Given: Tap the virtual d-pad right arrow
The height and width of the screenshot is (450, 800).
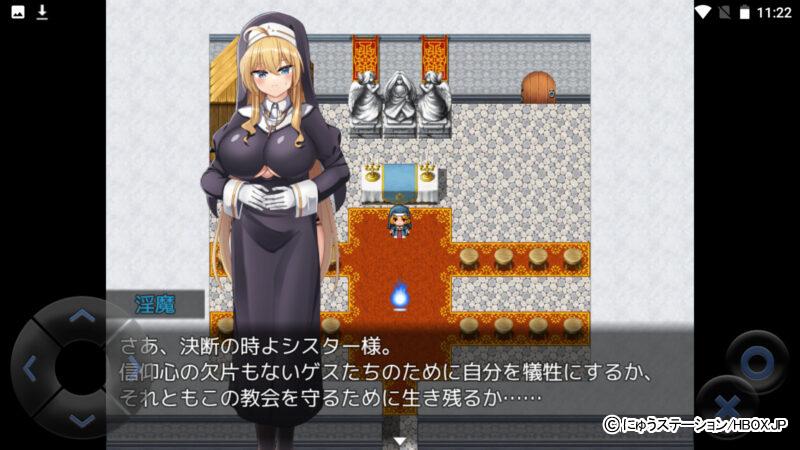Looking at the screenshot, I should click(x=134, y=369).
